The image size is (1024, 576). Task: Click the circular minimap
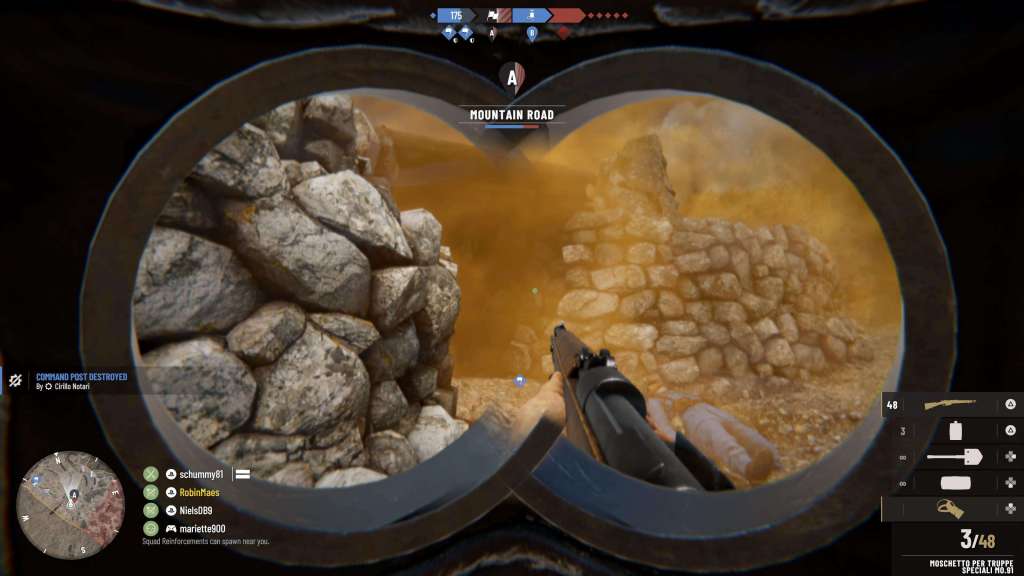pyautogui.click(x=70, y=504)
